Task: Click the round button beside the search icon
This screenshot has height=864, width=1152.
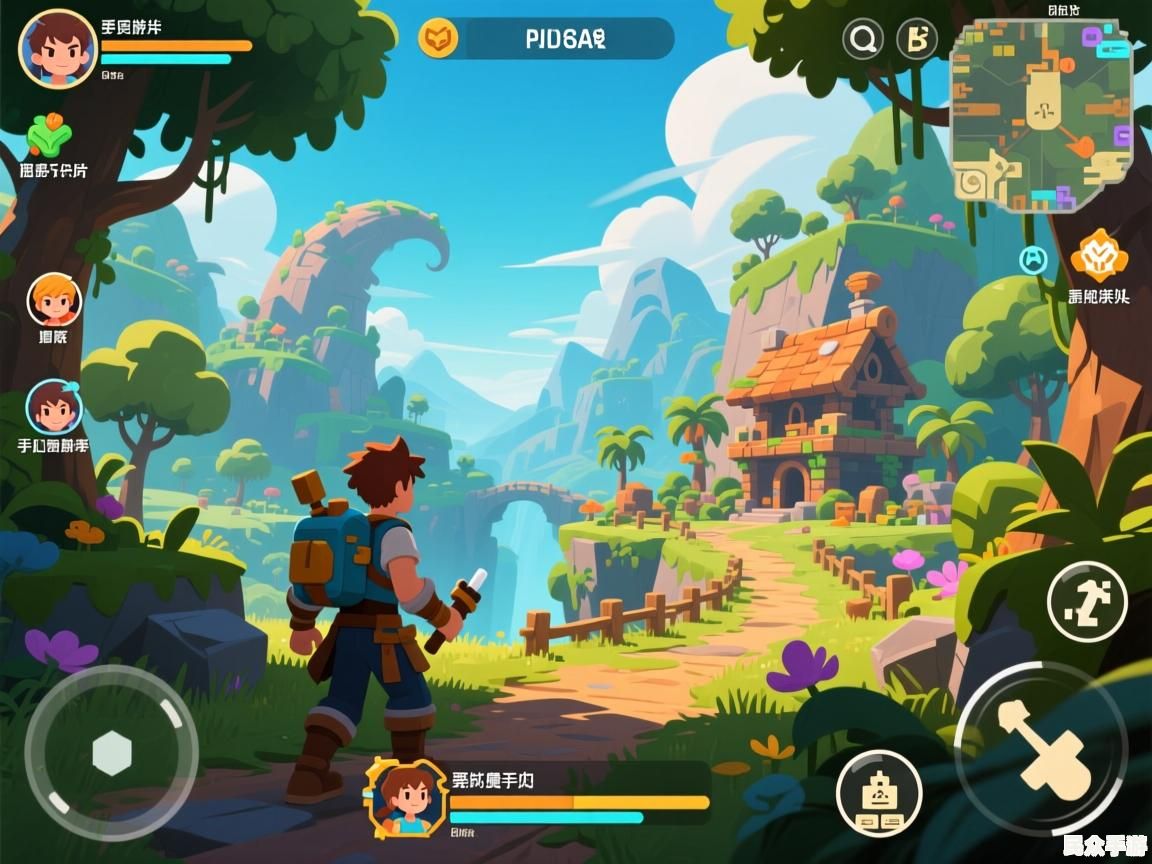Action: 917,40
